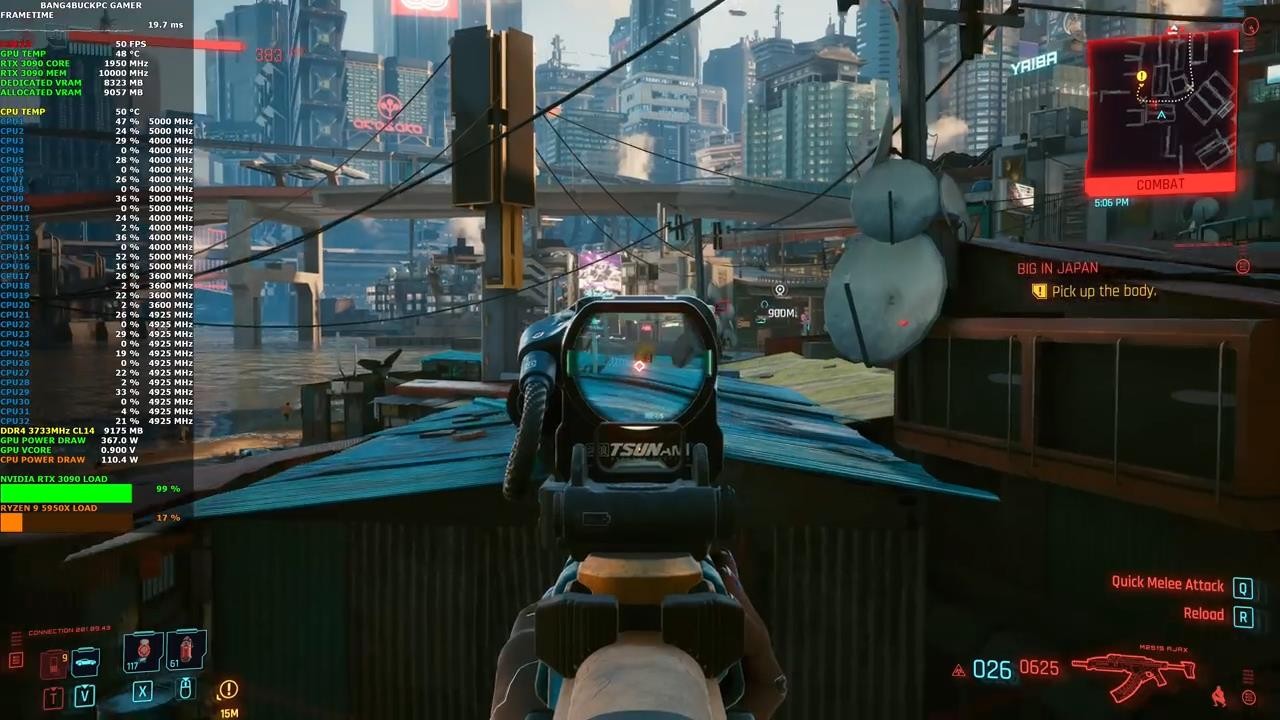Select the health inhaler slot bound to X
This screenshot has width=1280, height=720.
point(143,692)
